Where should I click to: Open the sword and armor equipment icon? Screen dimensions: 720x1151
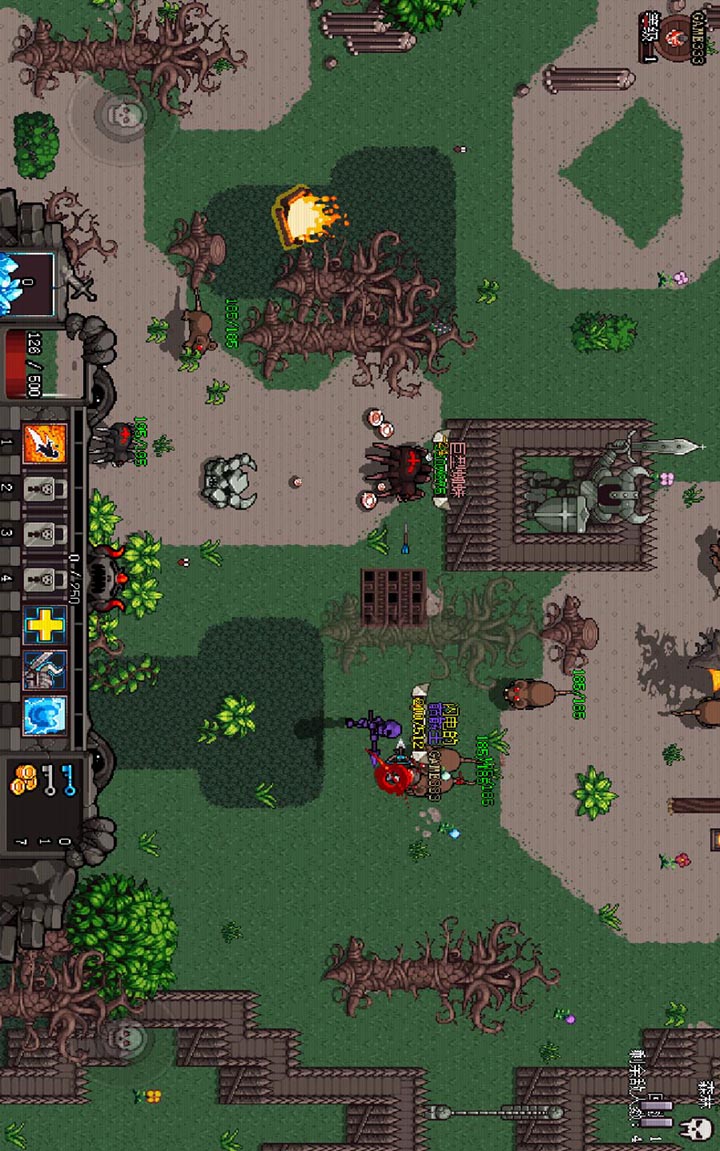point(44,670)
